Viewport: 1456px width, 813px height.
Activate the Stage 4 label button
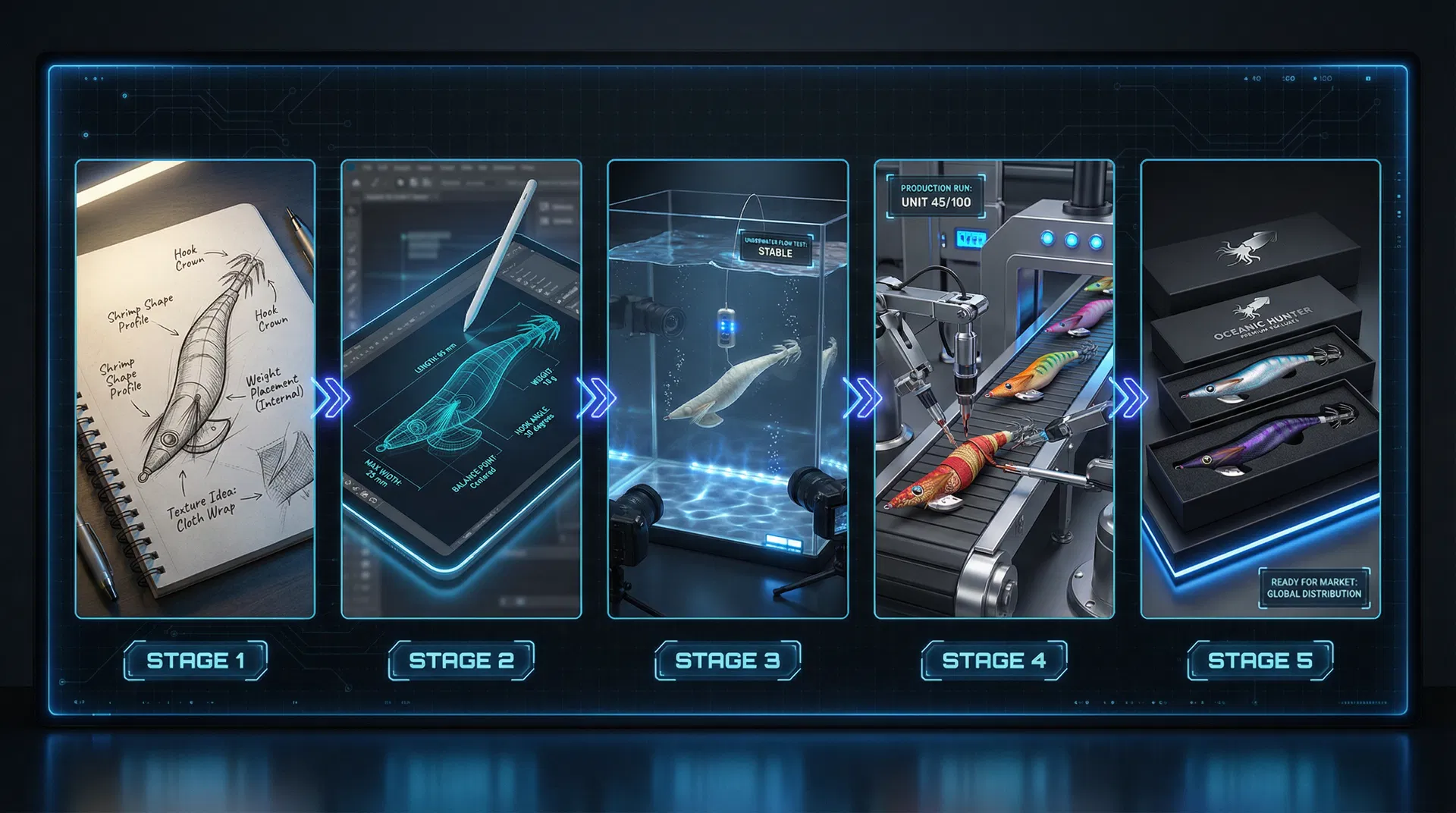993,661
